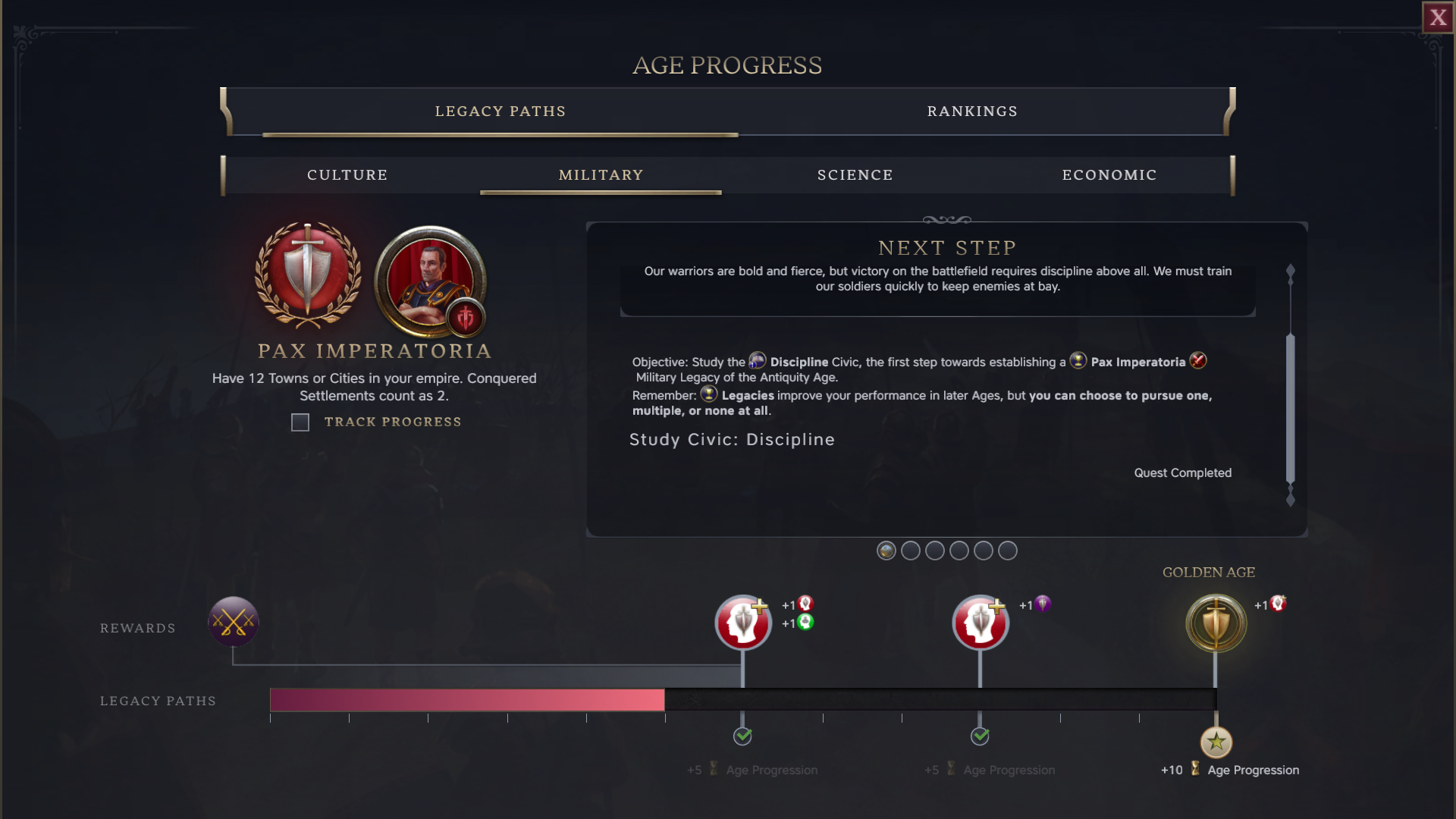
Task: Enable the Track Progress checkbox
Action: click(300, 422)
